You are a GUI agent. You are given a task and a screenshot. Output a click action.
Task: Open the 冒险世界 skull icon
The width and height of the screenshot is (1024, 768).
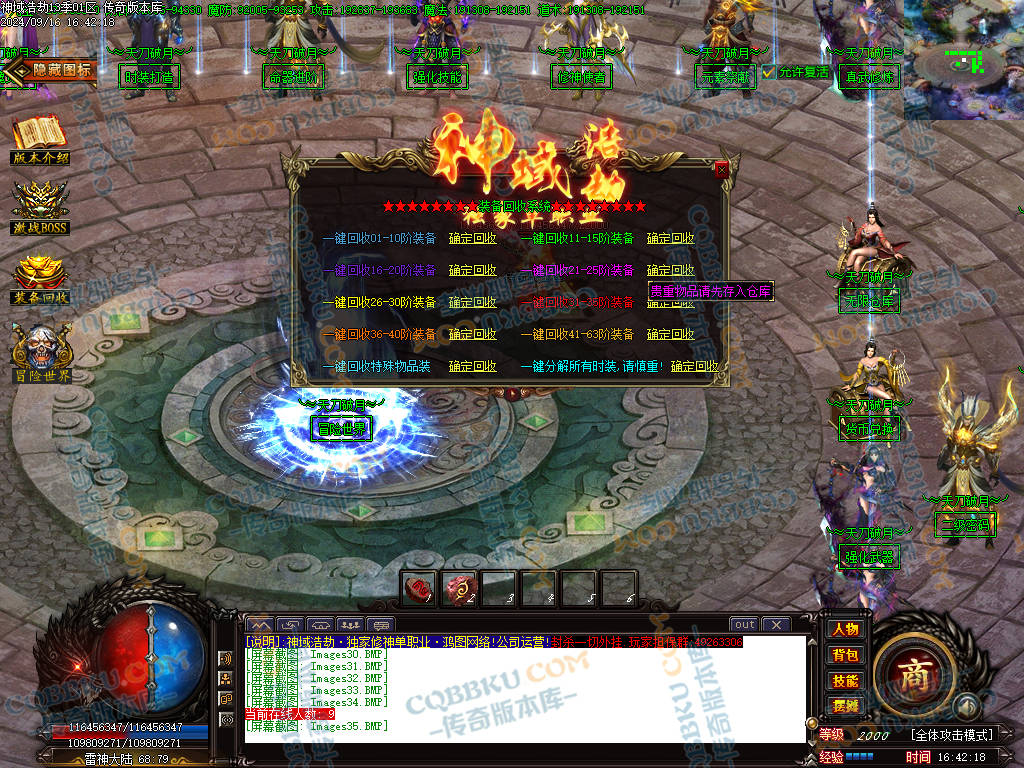(x=40, y=350)
